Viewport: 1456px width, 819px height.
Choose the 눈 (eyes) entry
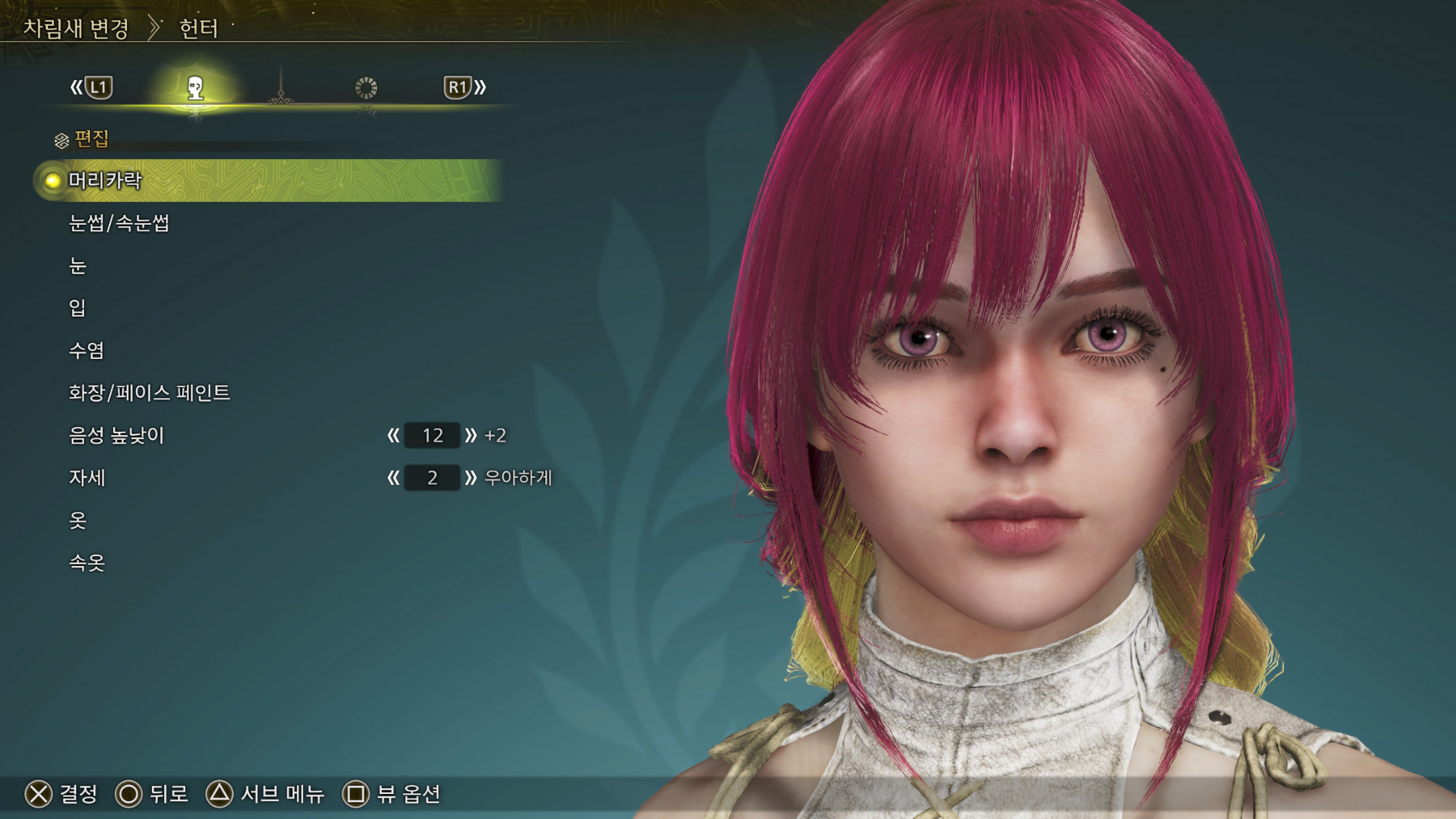(78, 266)
